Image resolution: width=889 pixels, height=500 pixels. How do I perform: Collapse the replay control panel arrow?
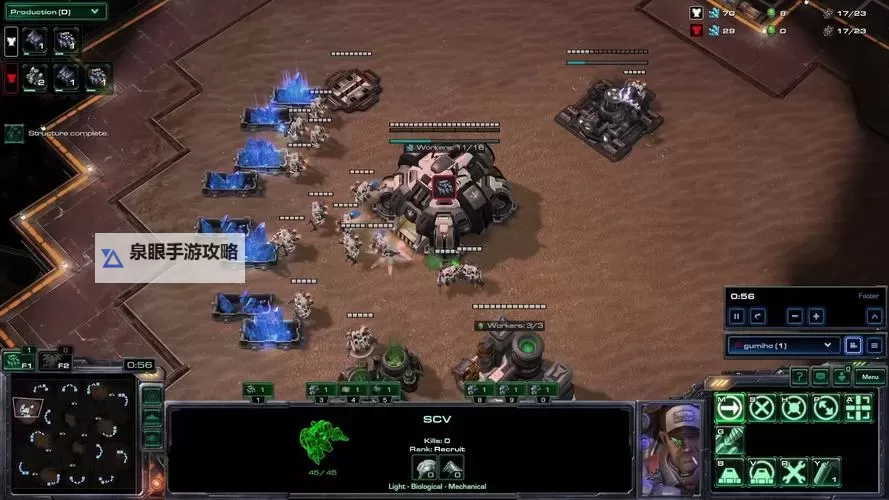(874, 316)
